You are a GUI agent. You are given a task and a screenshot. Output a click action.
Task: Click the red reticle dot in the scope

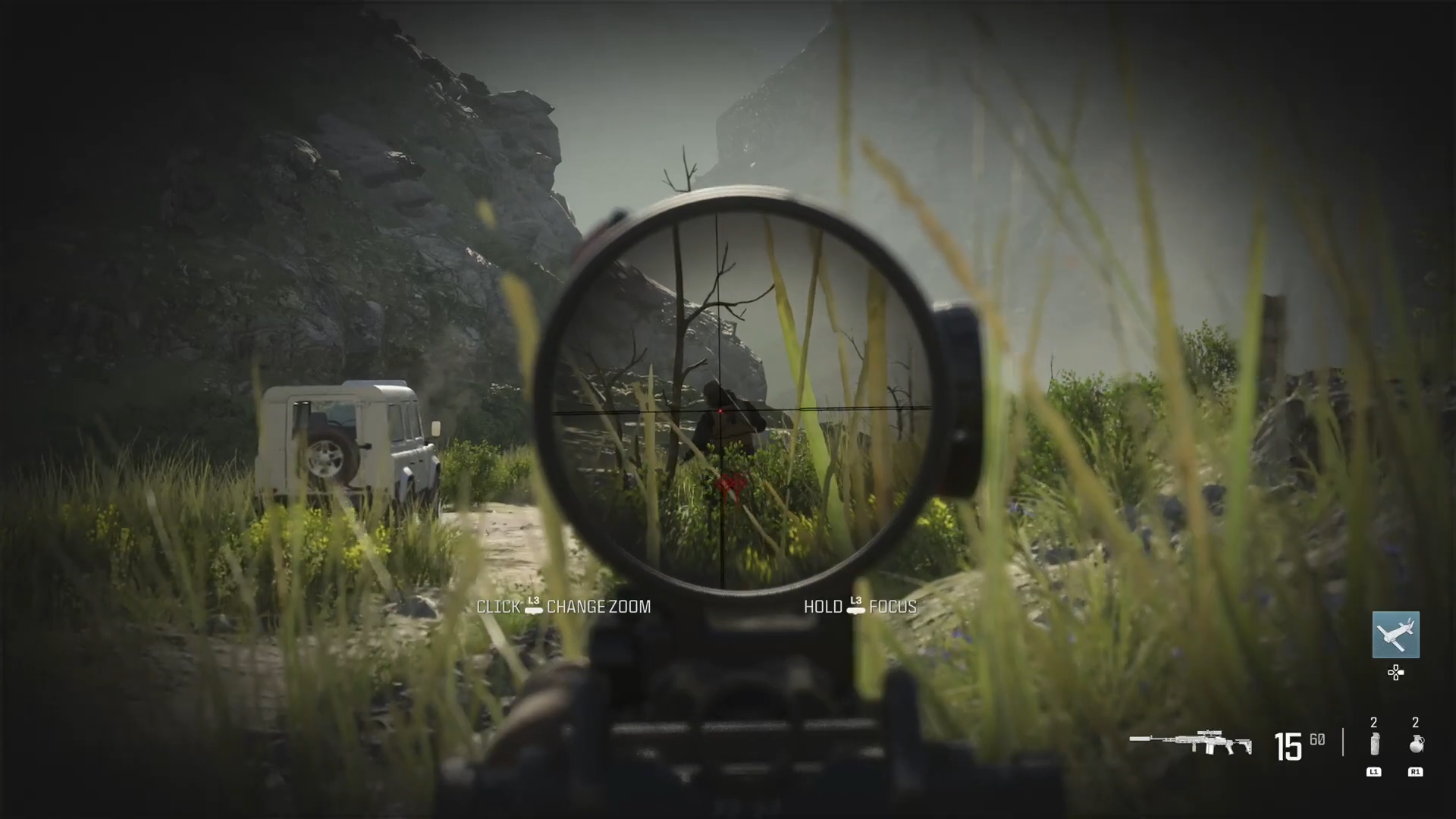point(719,412)
